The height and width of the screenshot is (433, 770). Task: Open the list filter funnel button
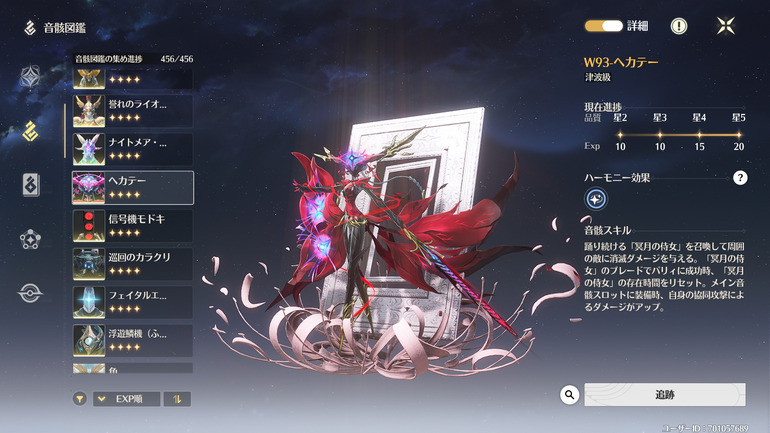click(80, 399)
